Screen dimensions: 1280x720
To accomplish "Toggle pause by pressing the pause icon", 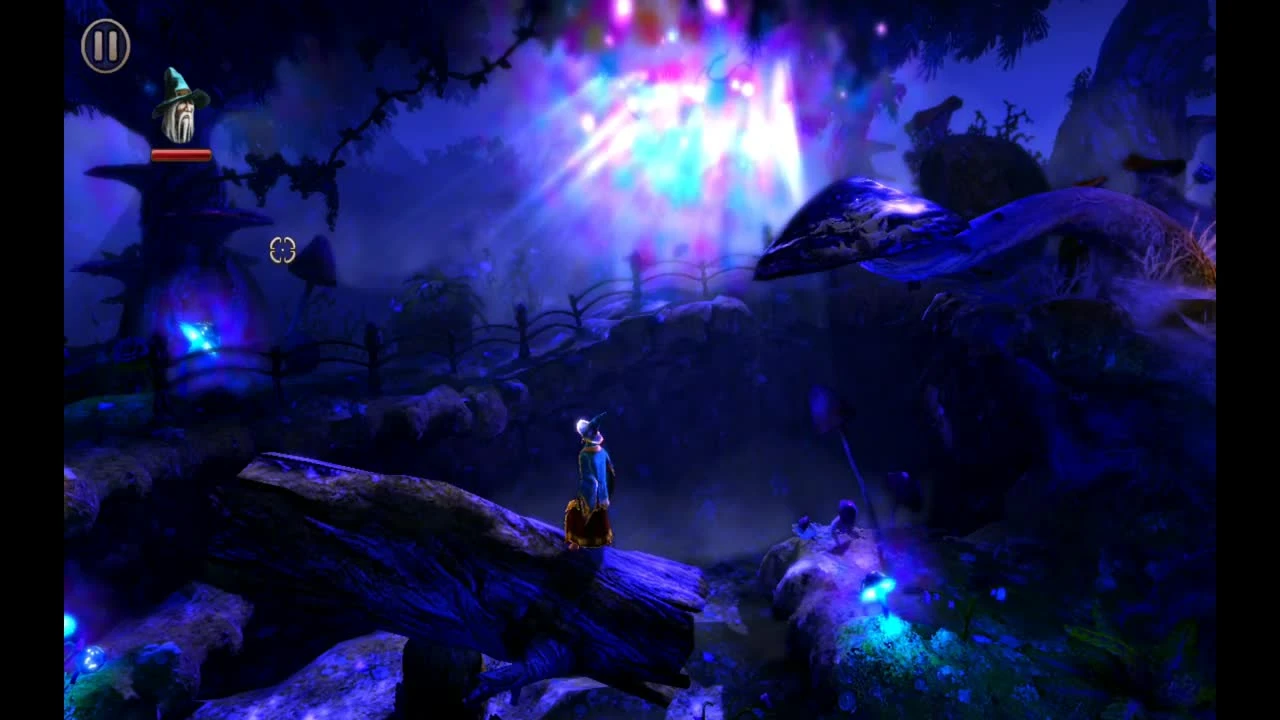I will coord(106,44).
